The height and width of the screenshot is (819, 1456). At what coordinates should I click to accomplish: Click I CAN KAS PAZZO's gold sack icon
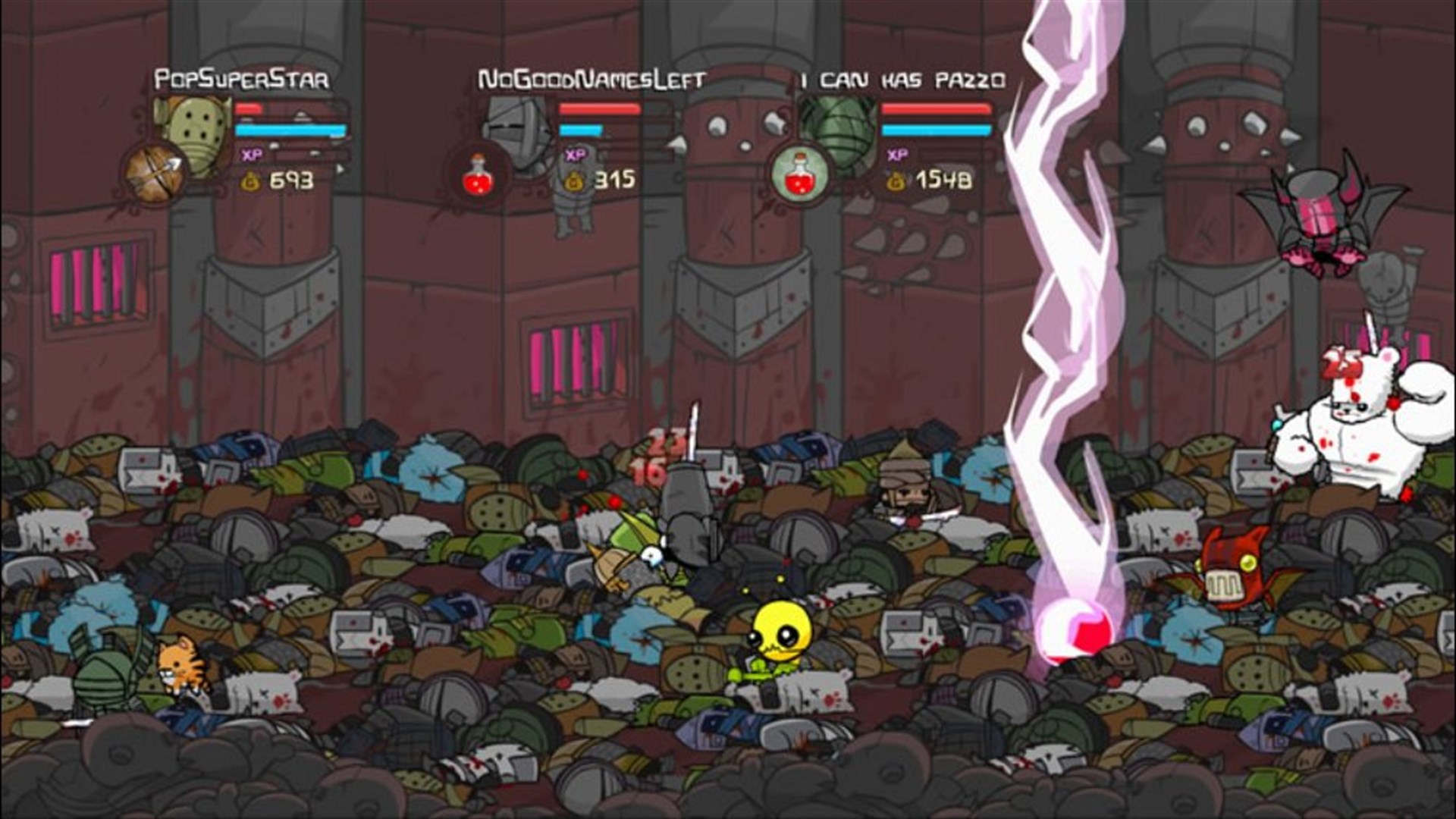[895, 182]
